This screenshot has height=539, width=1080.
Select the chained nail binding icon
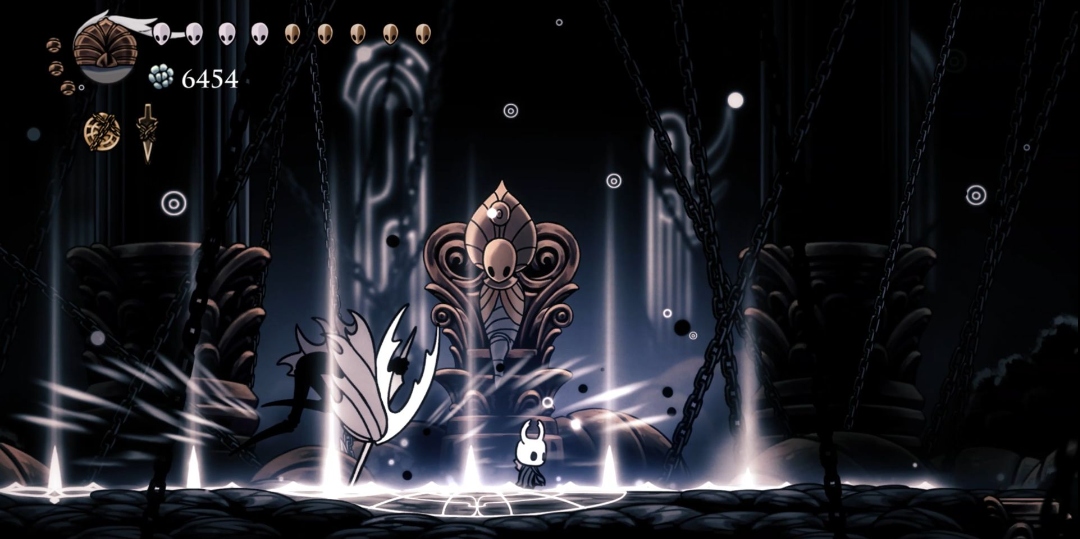(x=148, y=131)
